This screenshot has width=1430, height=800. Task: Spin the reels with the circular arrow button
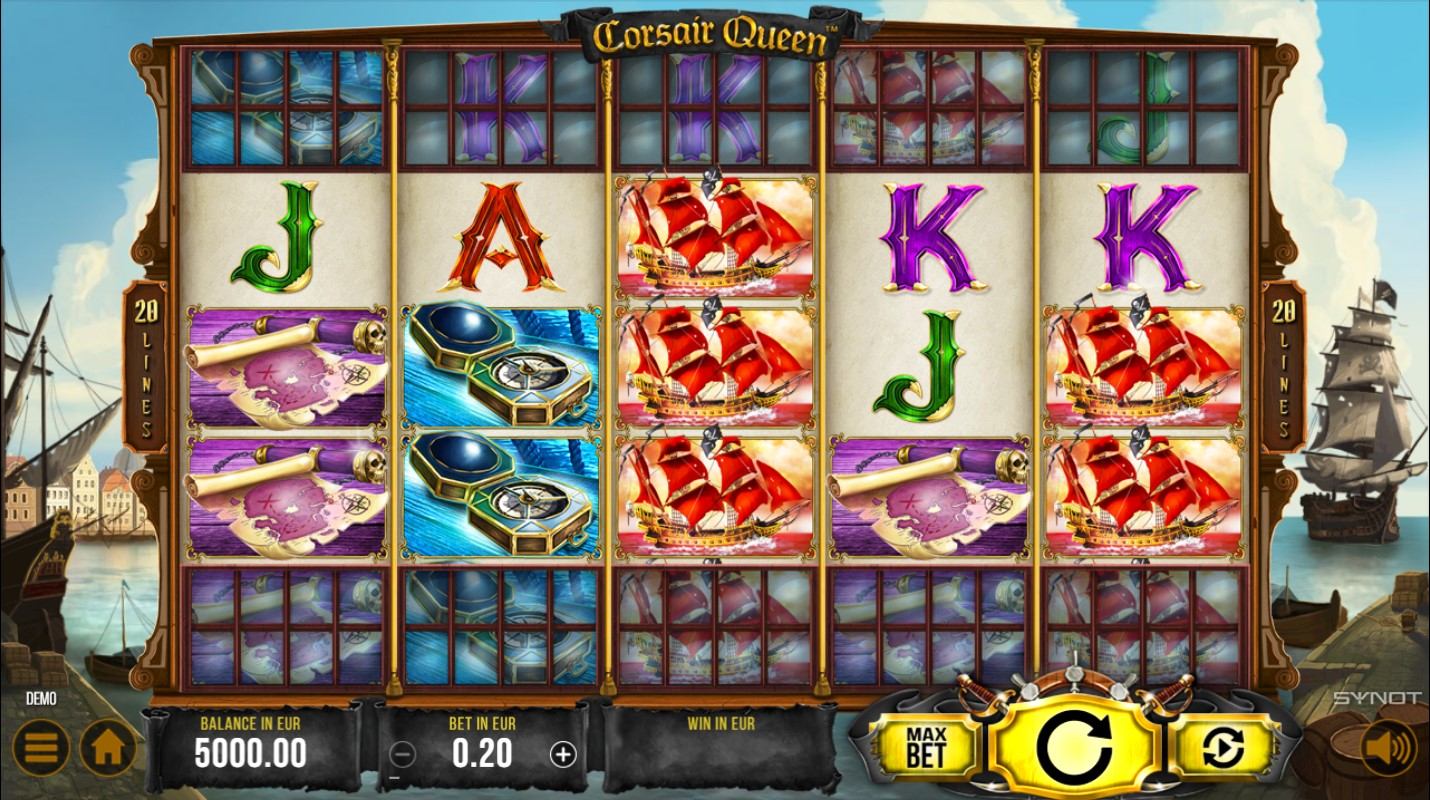tap(1074, 746)
